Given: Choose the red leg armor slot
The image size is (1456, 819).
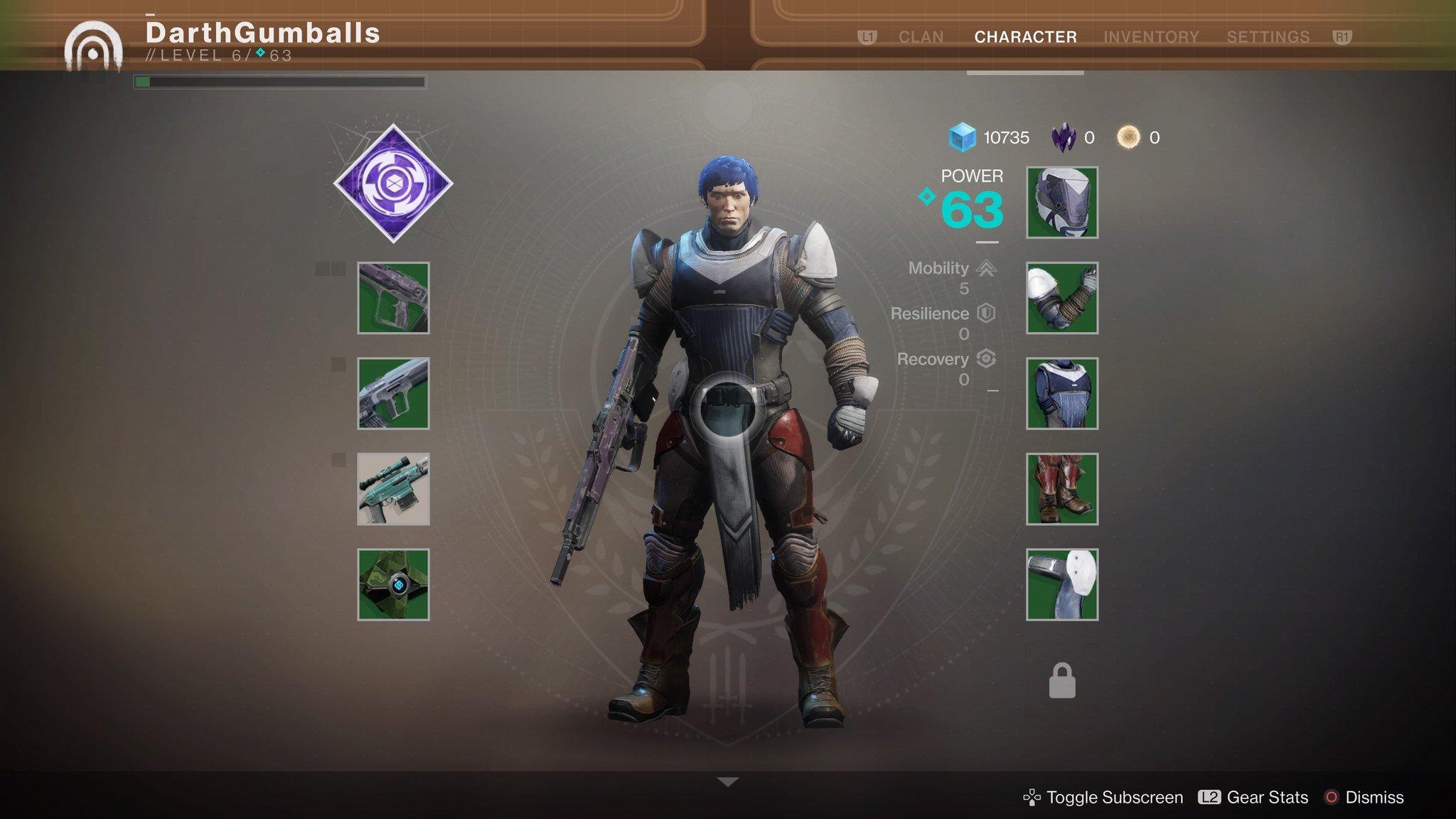Looking at the screenshot, I should click(1062, 489).
